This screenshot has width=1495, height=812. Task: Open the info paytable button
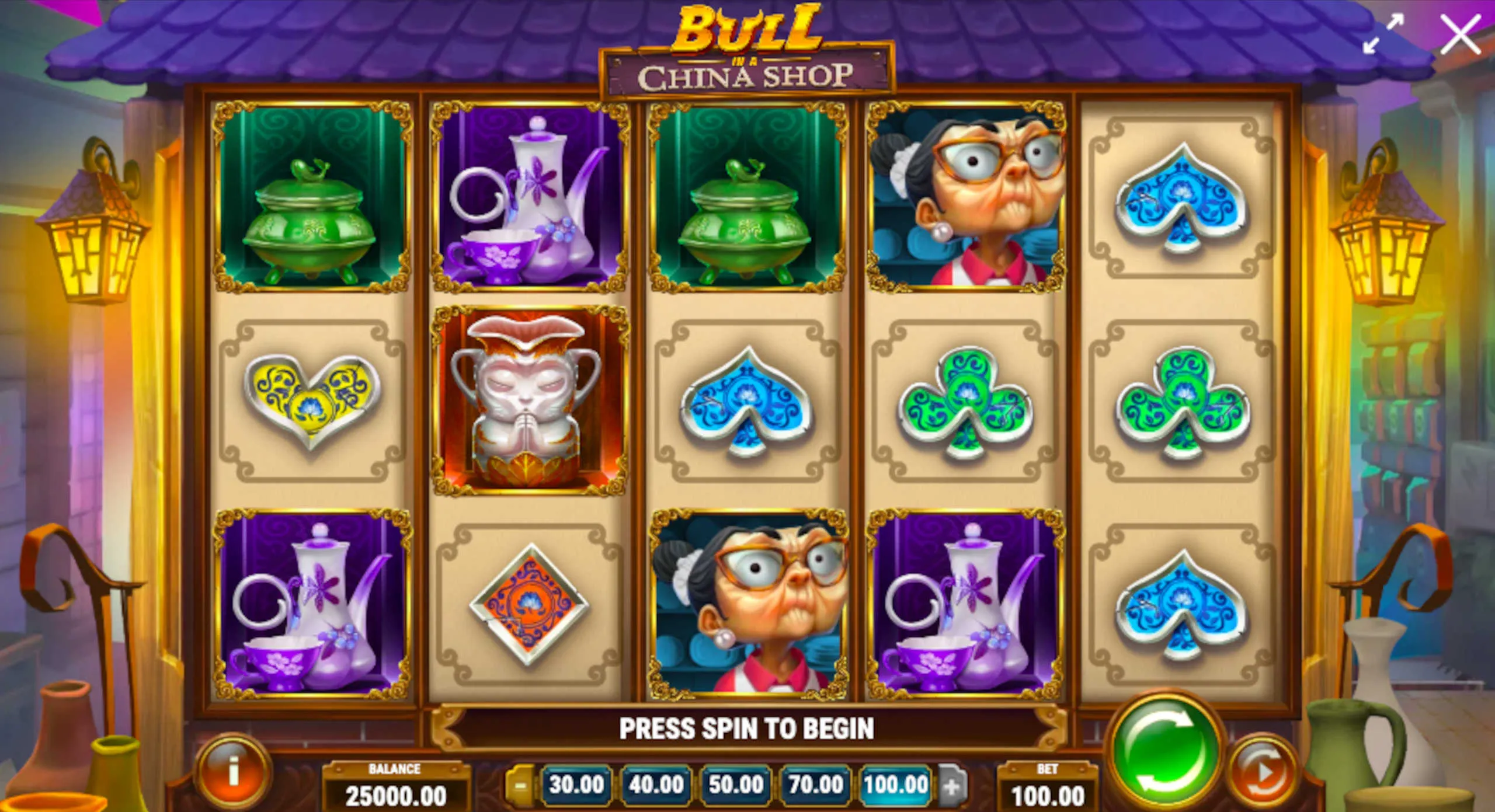[233, 771]
